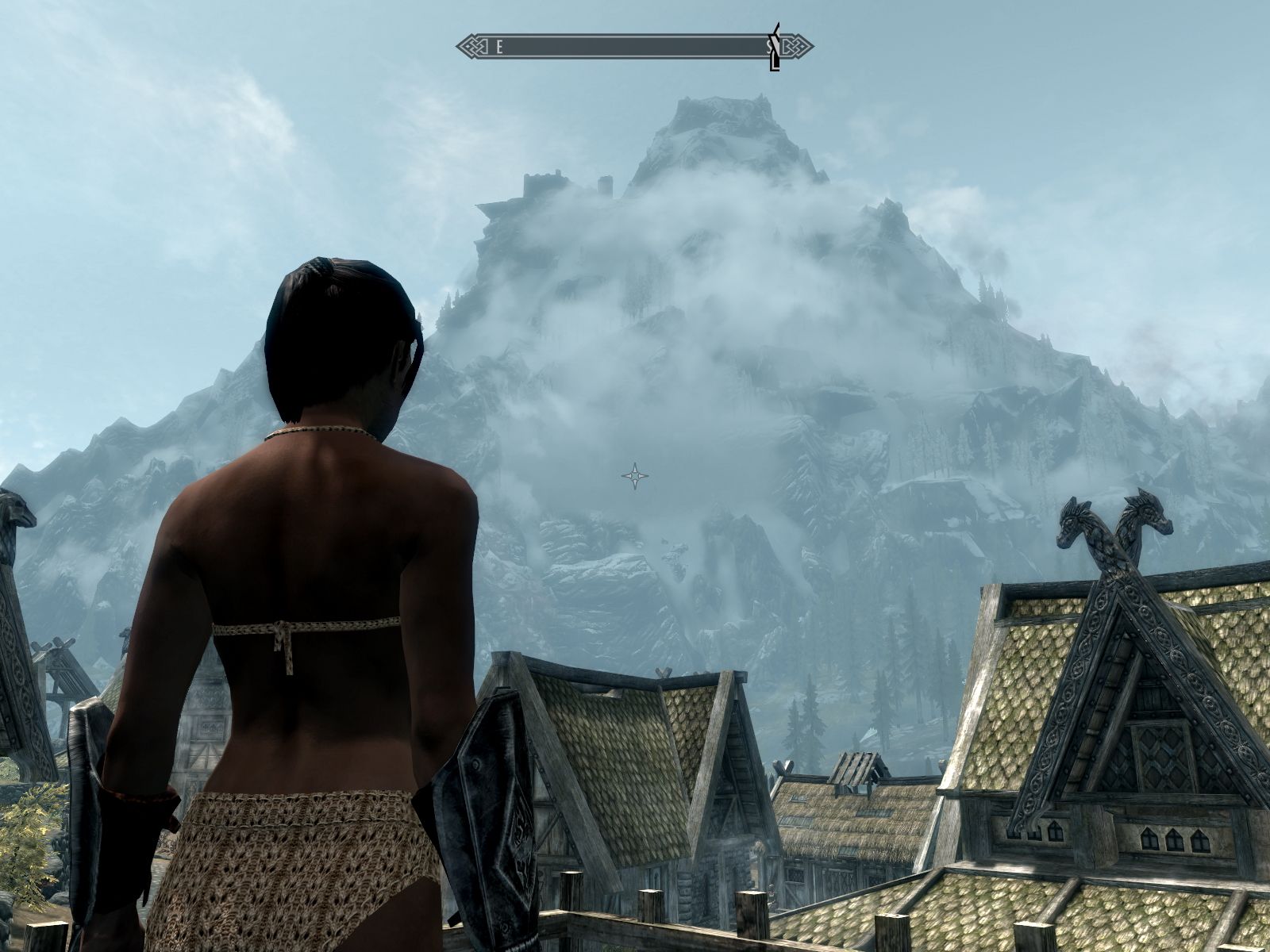Image resolution: width=1270 pixels, height=952 pixels.
Task: Select the East marker on the compass
Action: click(x=499, y=47)
